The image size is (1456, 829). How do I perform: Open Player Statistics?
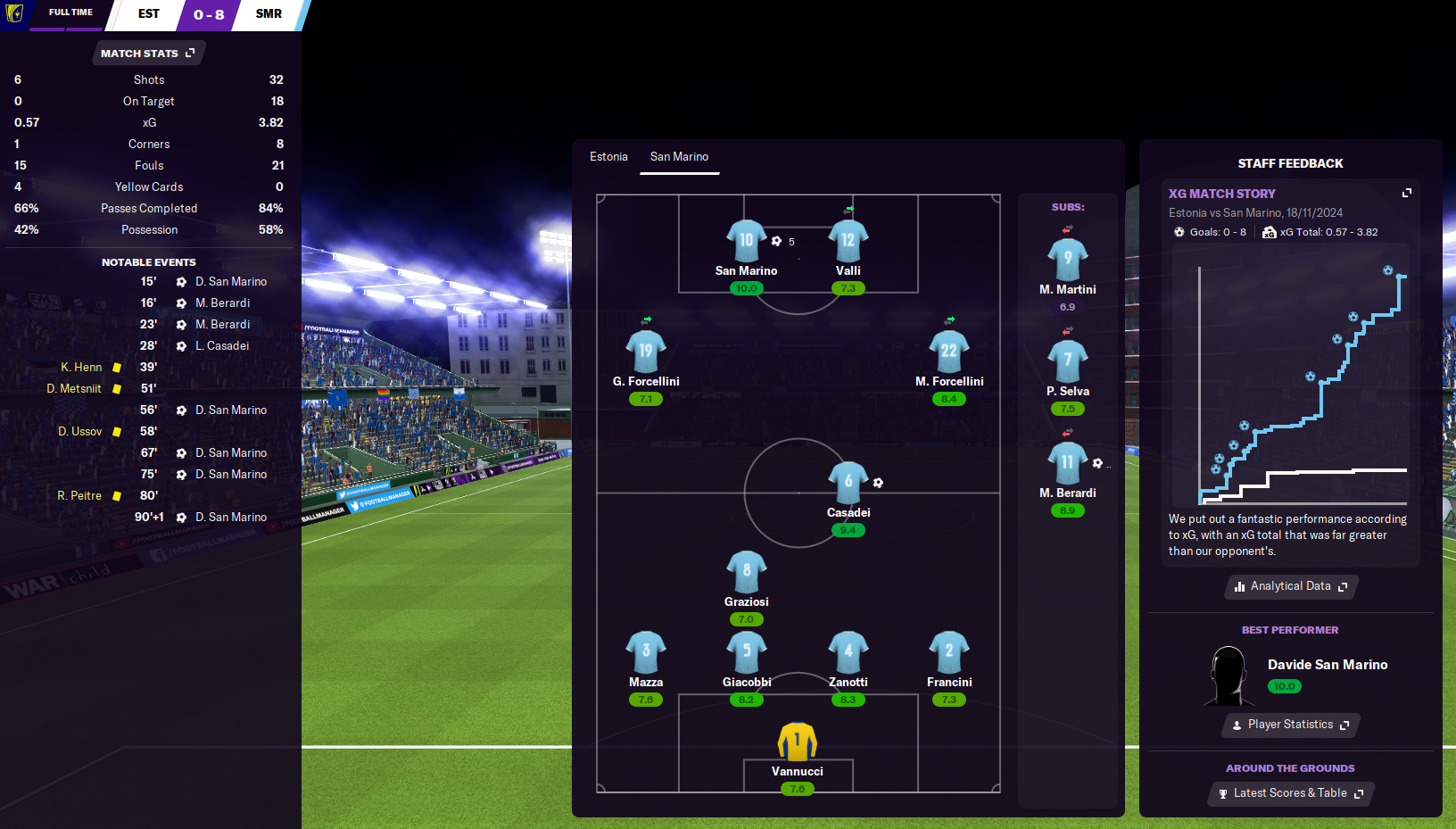[x=1290, y=725]
